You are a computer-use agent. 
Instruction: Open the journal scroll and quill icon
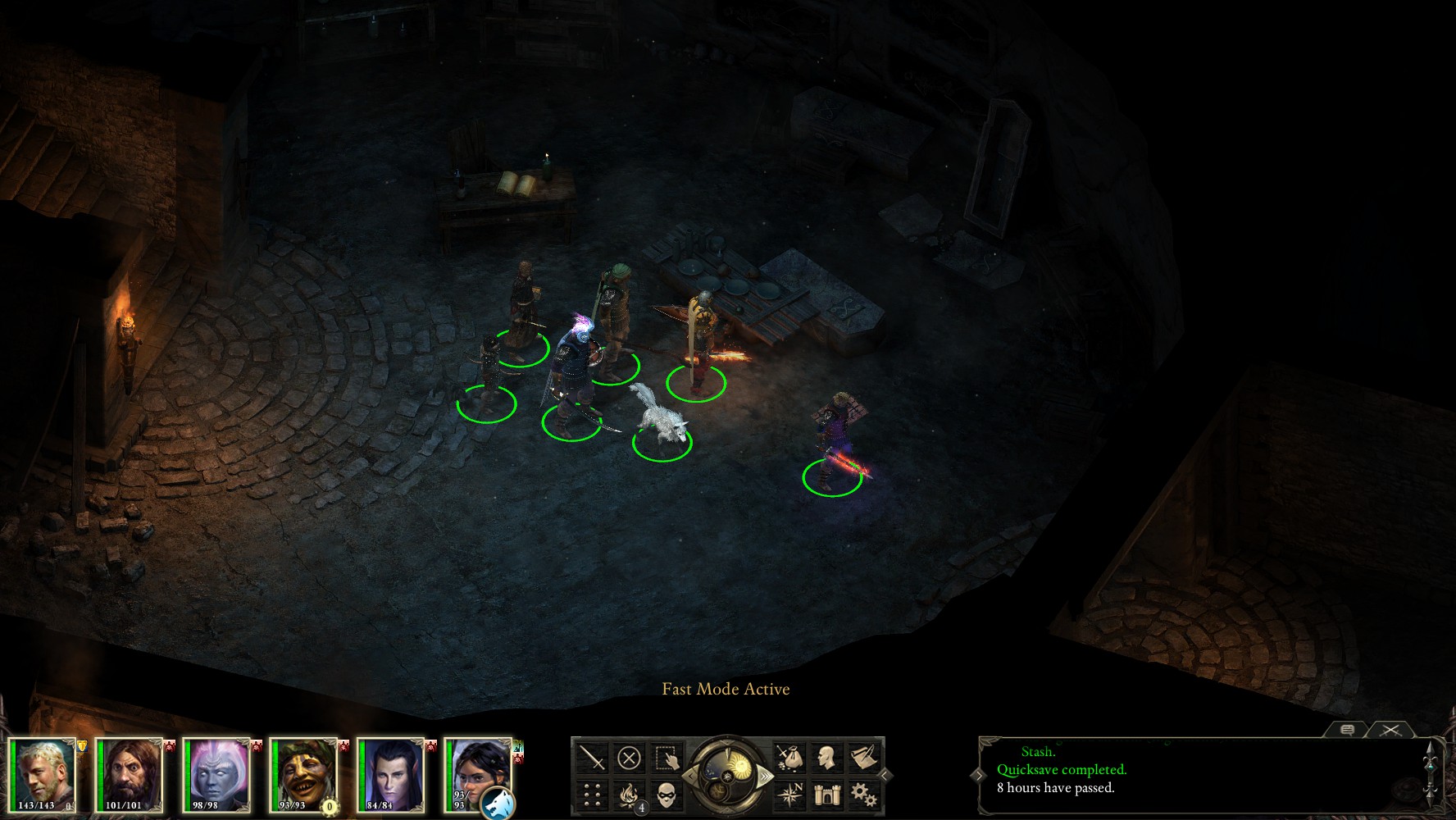pyautogui.click(x=863, y=758)
